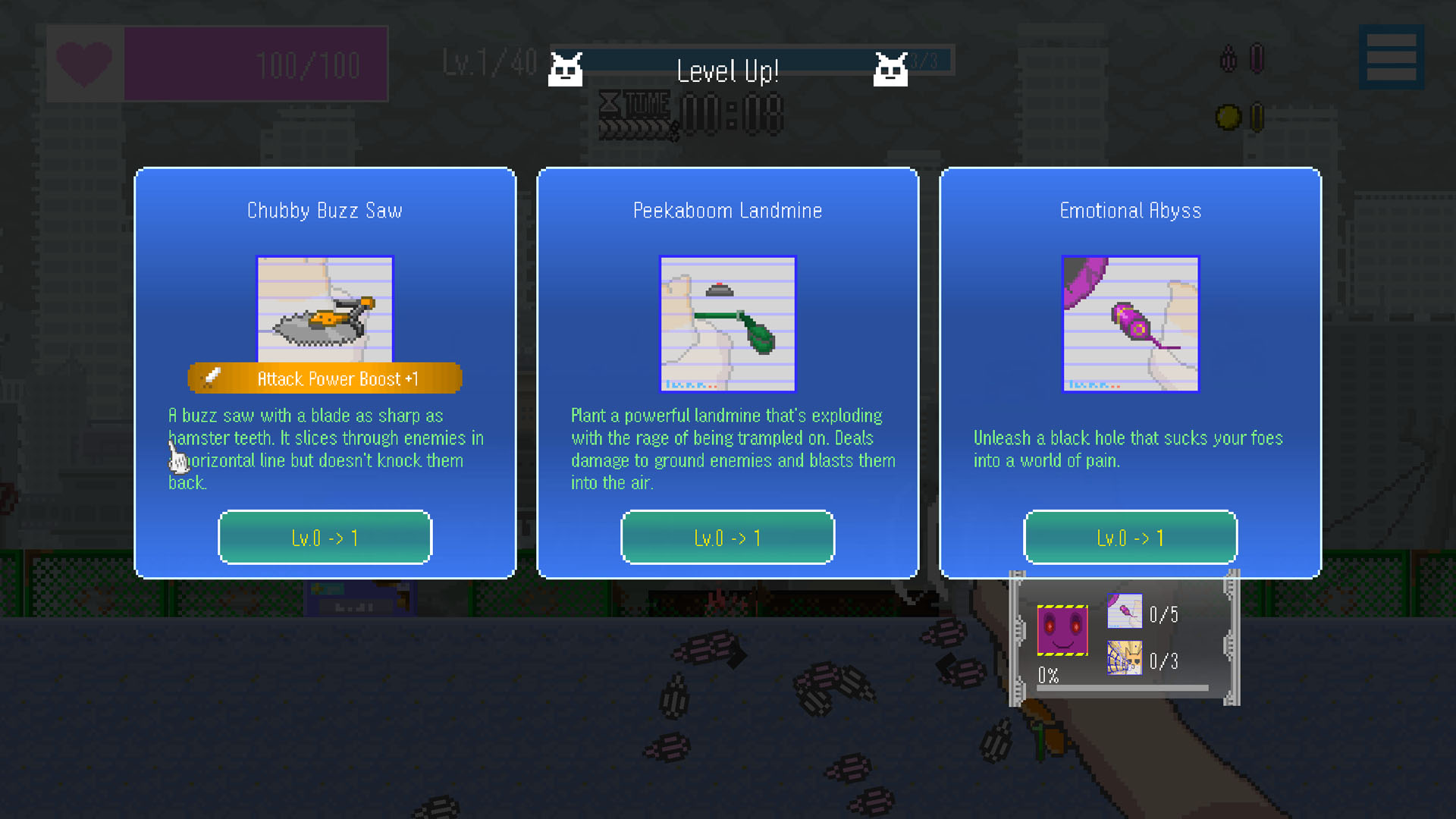Click the mouse item icon showing 0/5

click(1125, 612)
